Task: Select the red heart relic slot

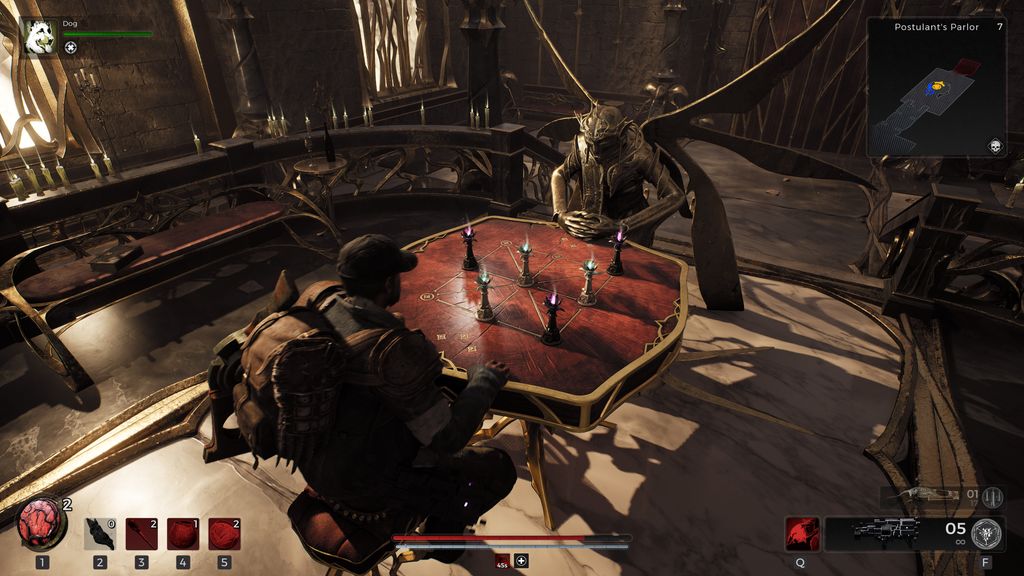Action: (x=42, y=524)
